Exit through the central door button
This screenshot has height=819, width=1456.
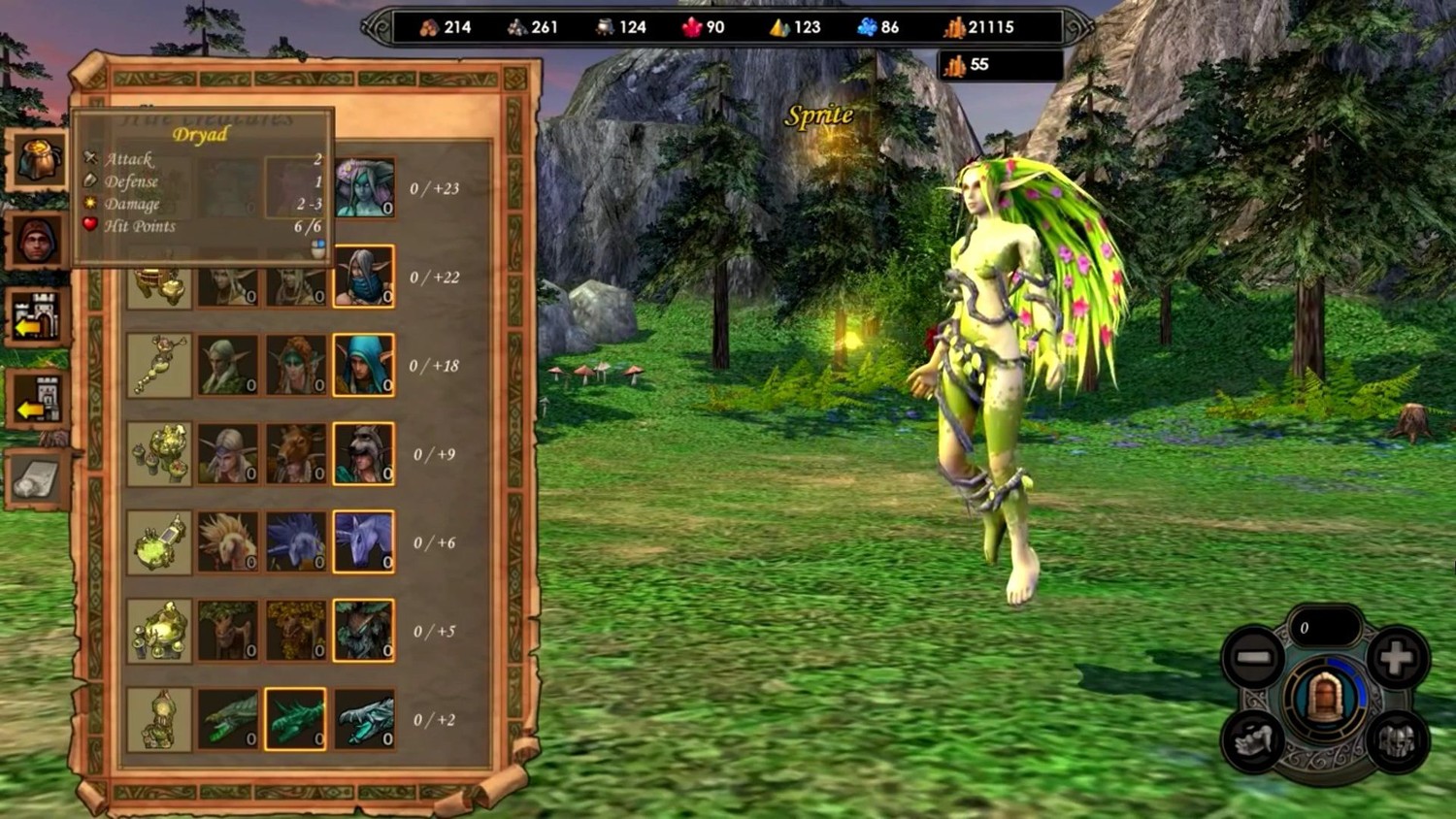(x=1325, y=699)
